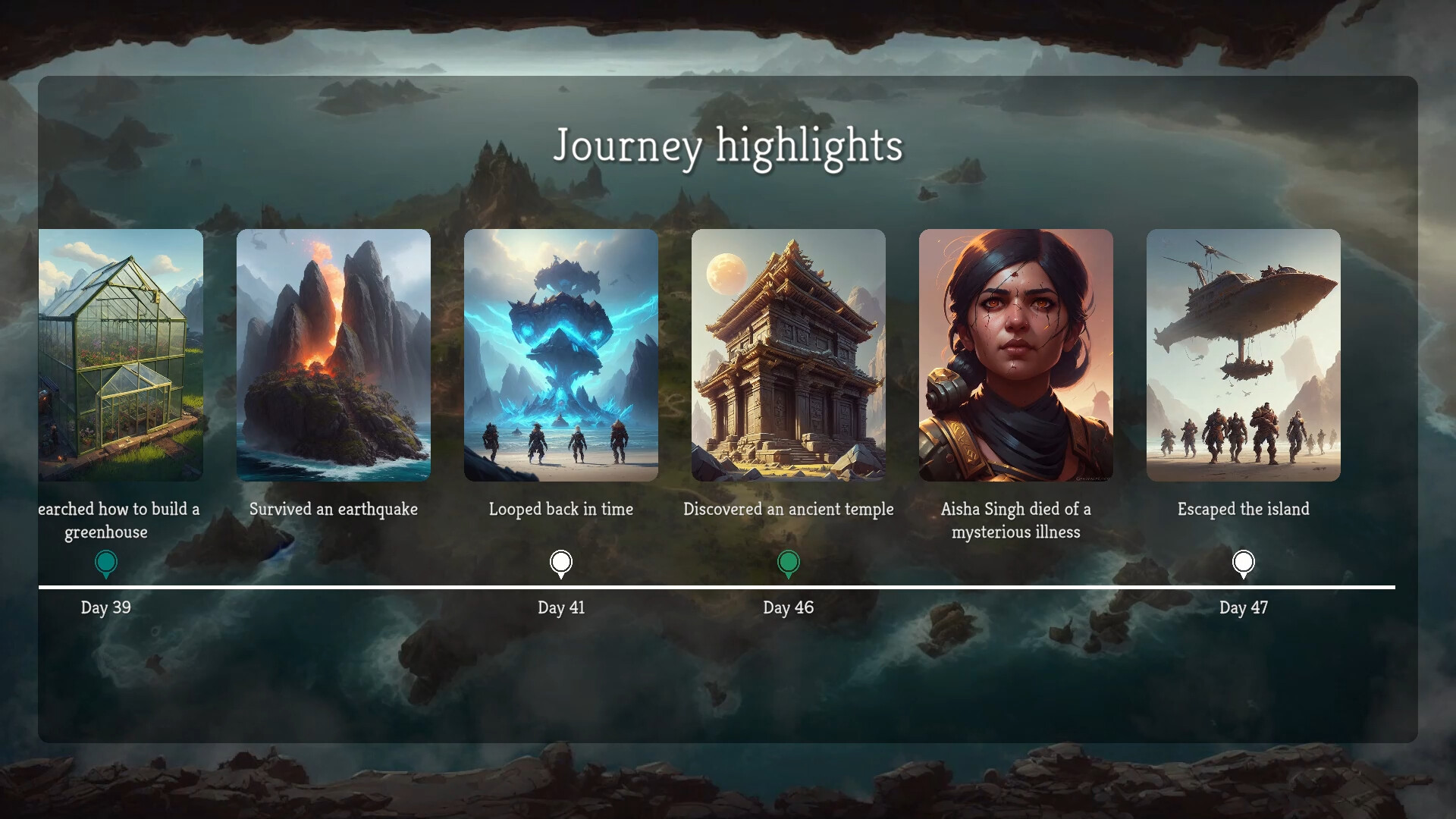1456x819 pixels.
Task: Select the 'Discovered an ancient temple' caption
Action: click(x=789, y=510)
